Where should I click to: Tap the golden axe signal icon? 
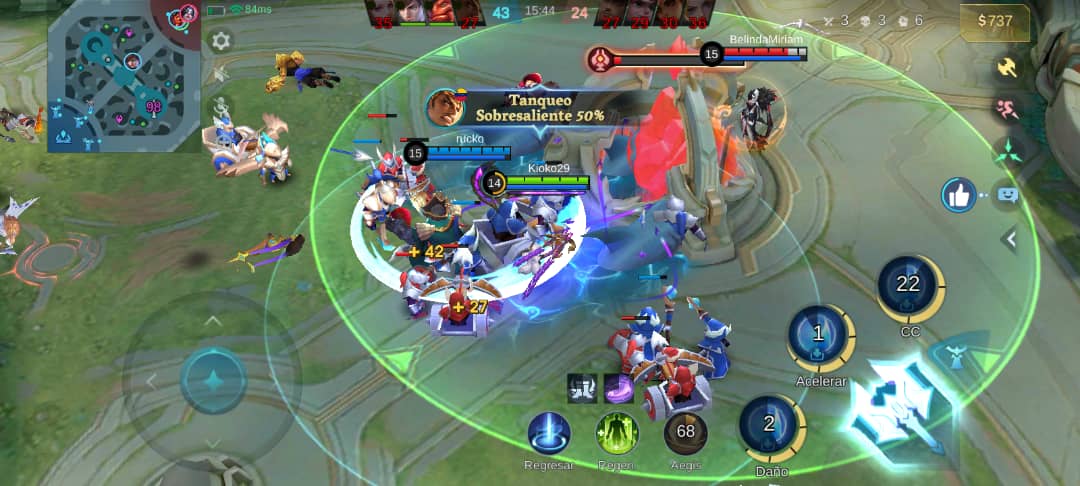tap(1006, 67)
